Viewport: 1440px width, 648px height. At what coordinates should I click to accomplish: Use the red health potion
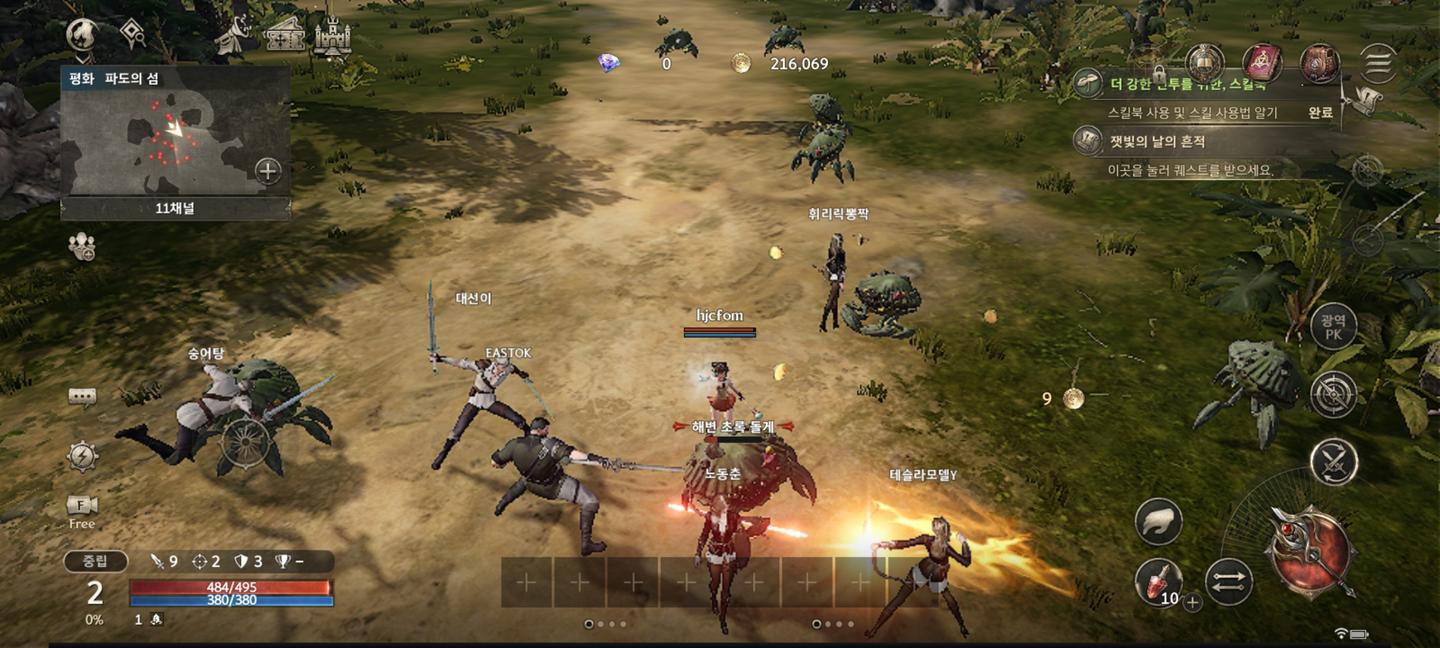point(1159,580)
